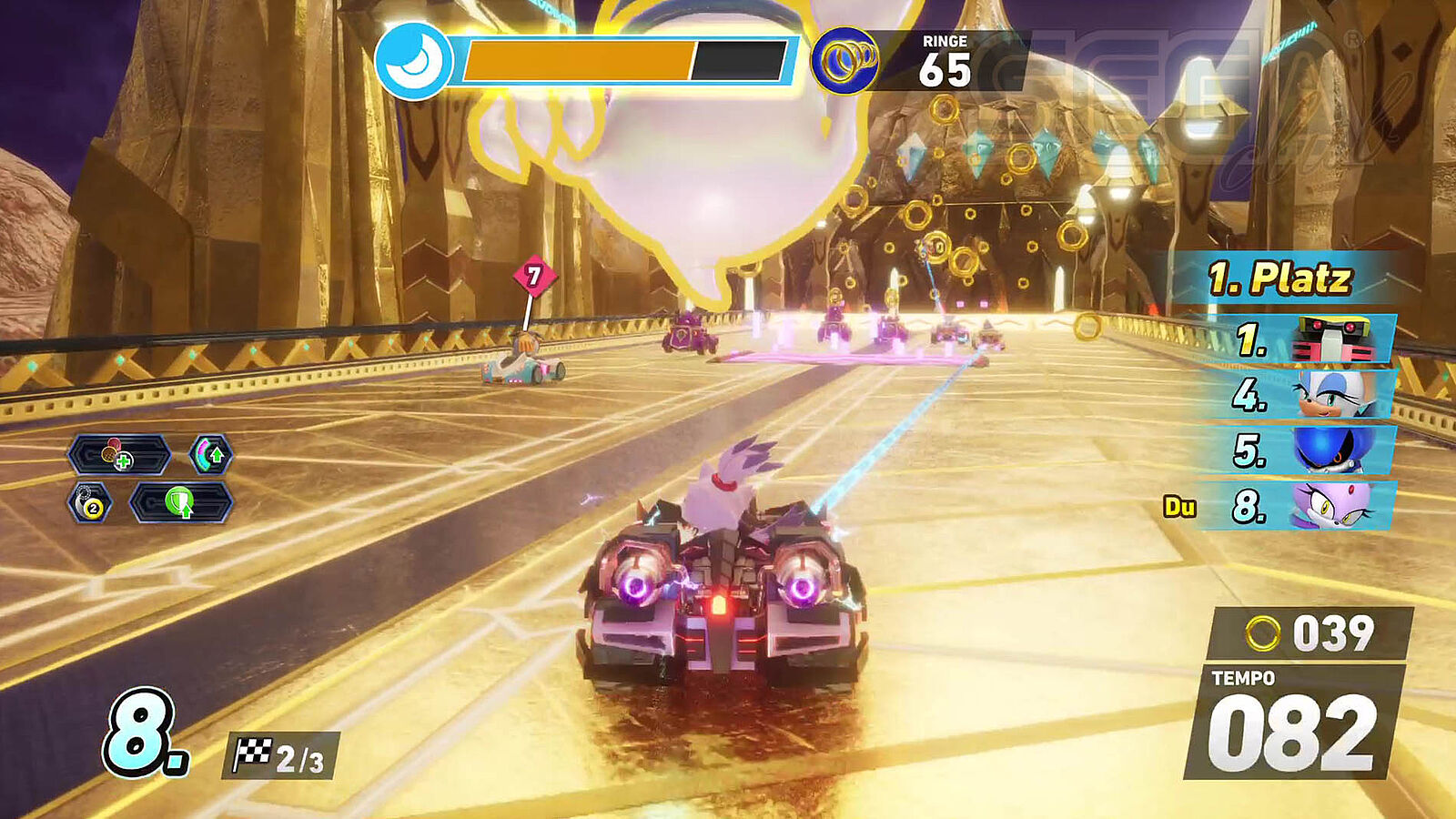Click the blue crescent moon gauge icon
The height and width of the screenshot is (819, 1456).
pyautogui.click(x=414, y=62)
